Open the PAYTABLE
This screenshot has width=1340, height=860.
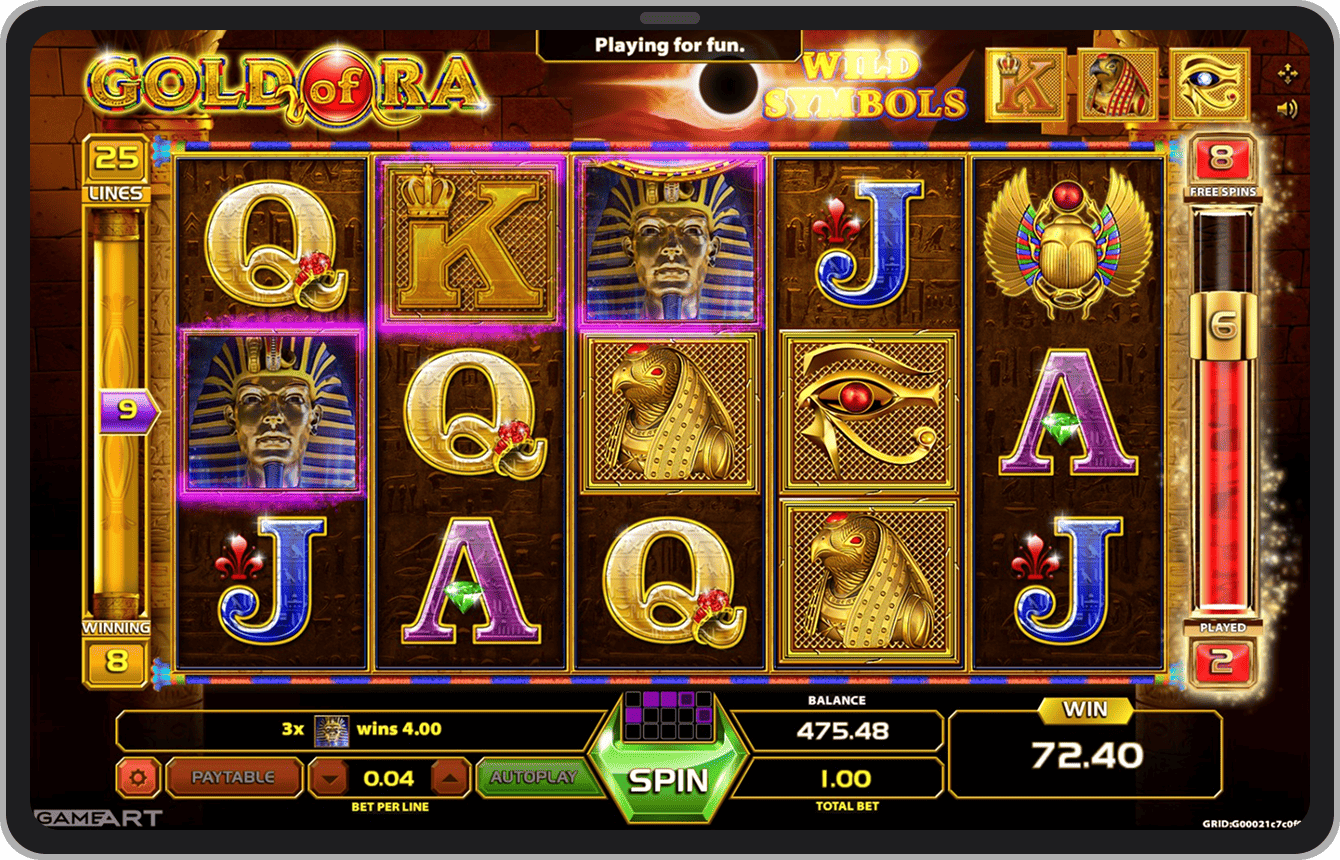[233, 777]
